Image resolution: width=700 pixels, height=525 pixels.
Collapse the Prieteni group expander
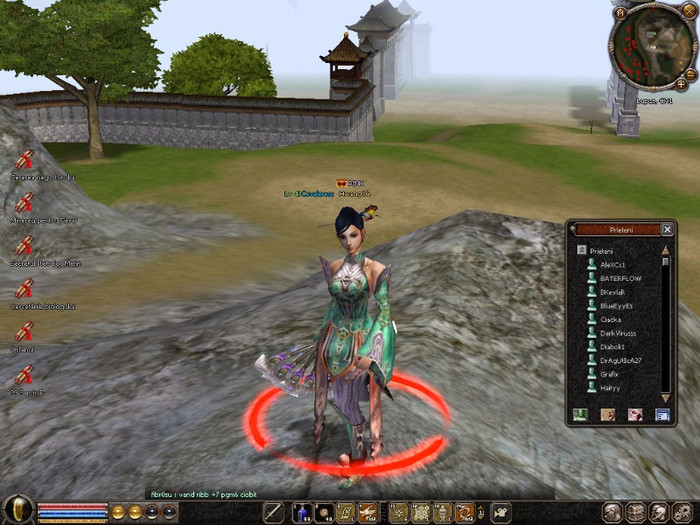[x=581, y=249]
